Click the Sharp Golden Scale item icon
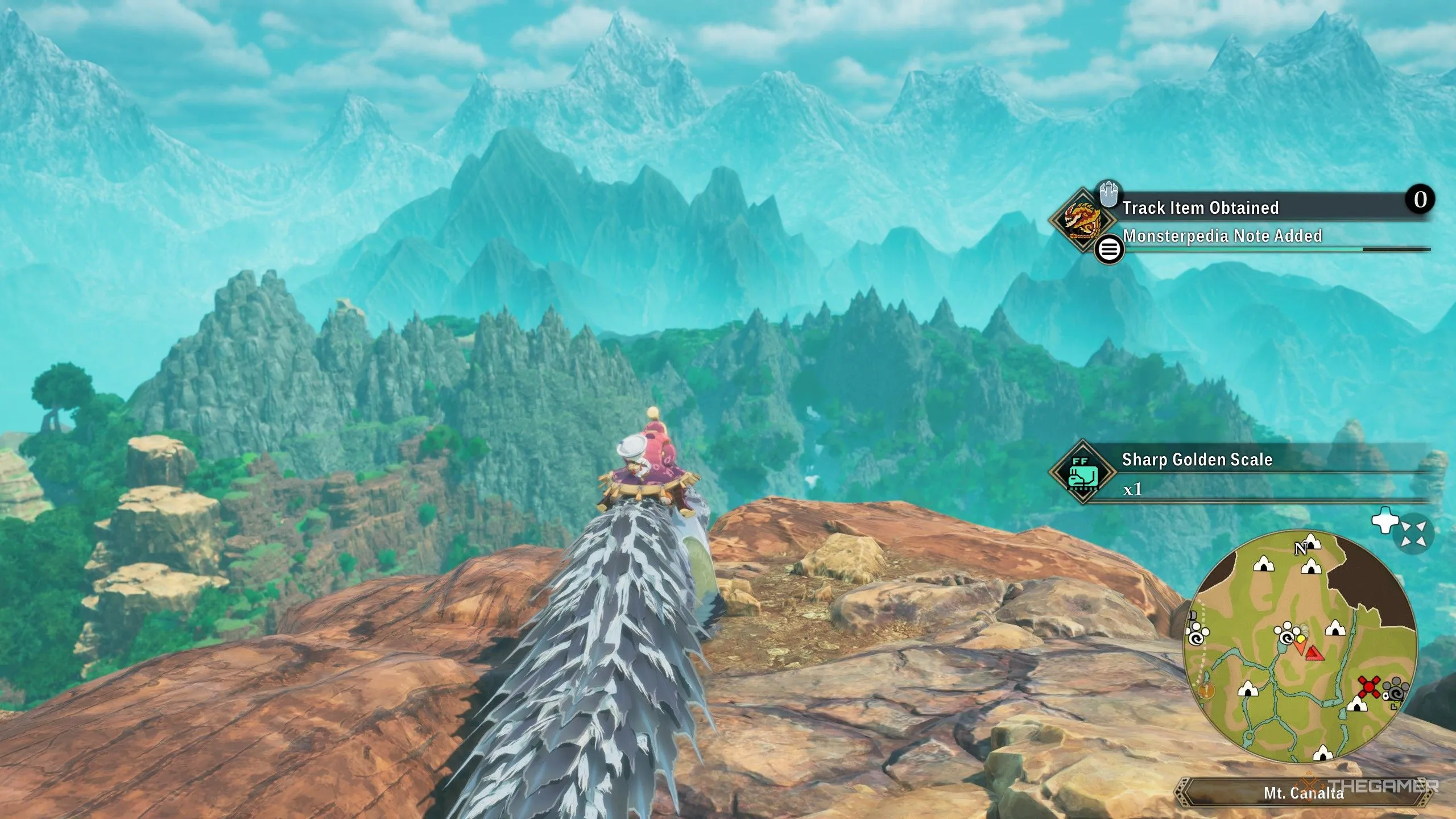Screen dimensions: 1456x819 [1082, 471]
